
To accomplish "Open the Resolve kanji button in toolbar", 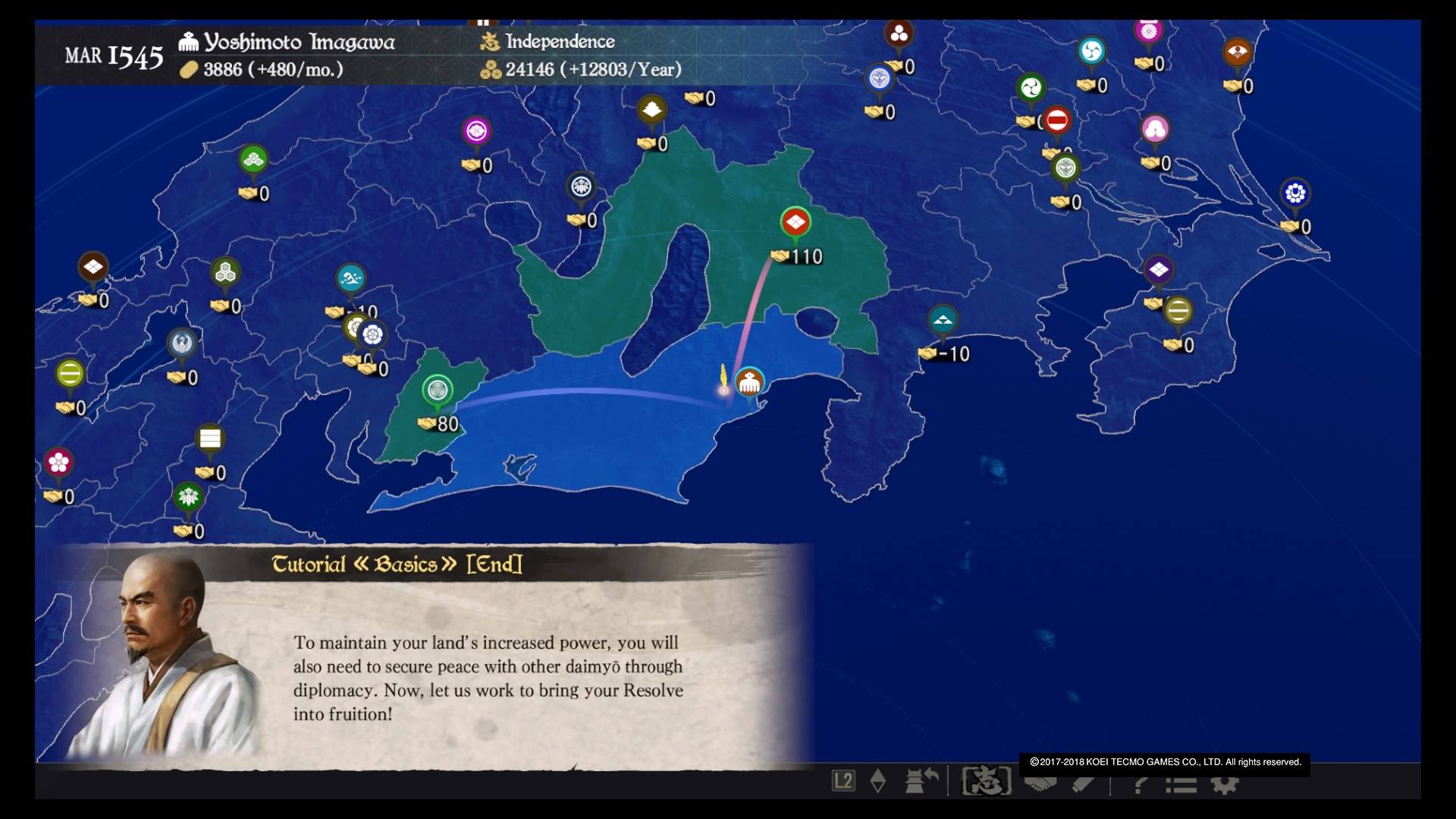I will coord(987,781).
